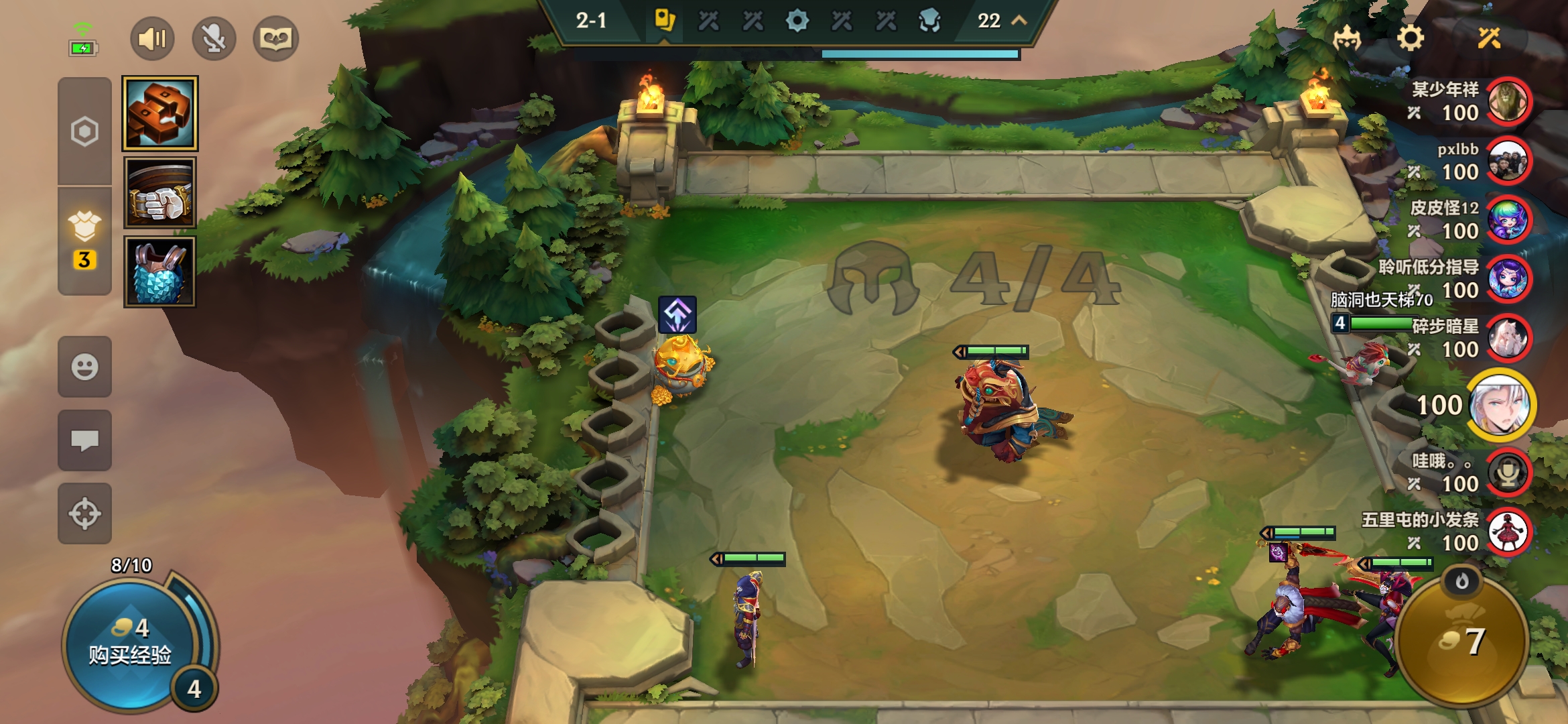The image size is (1568, 724).
Task: Select the Chain Vest item slot
Action: tap(160, 272)
